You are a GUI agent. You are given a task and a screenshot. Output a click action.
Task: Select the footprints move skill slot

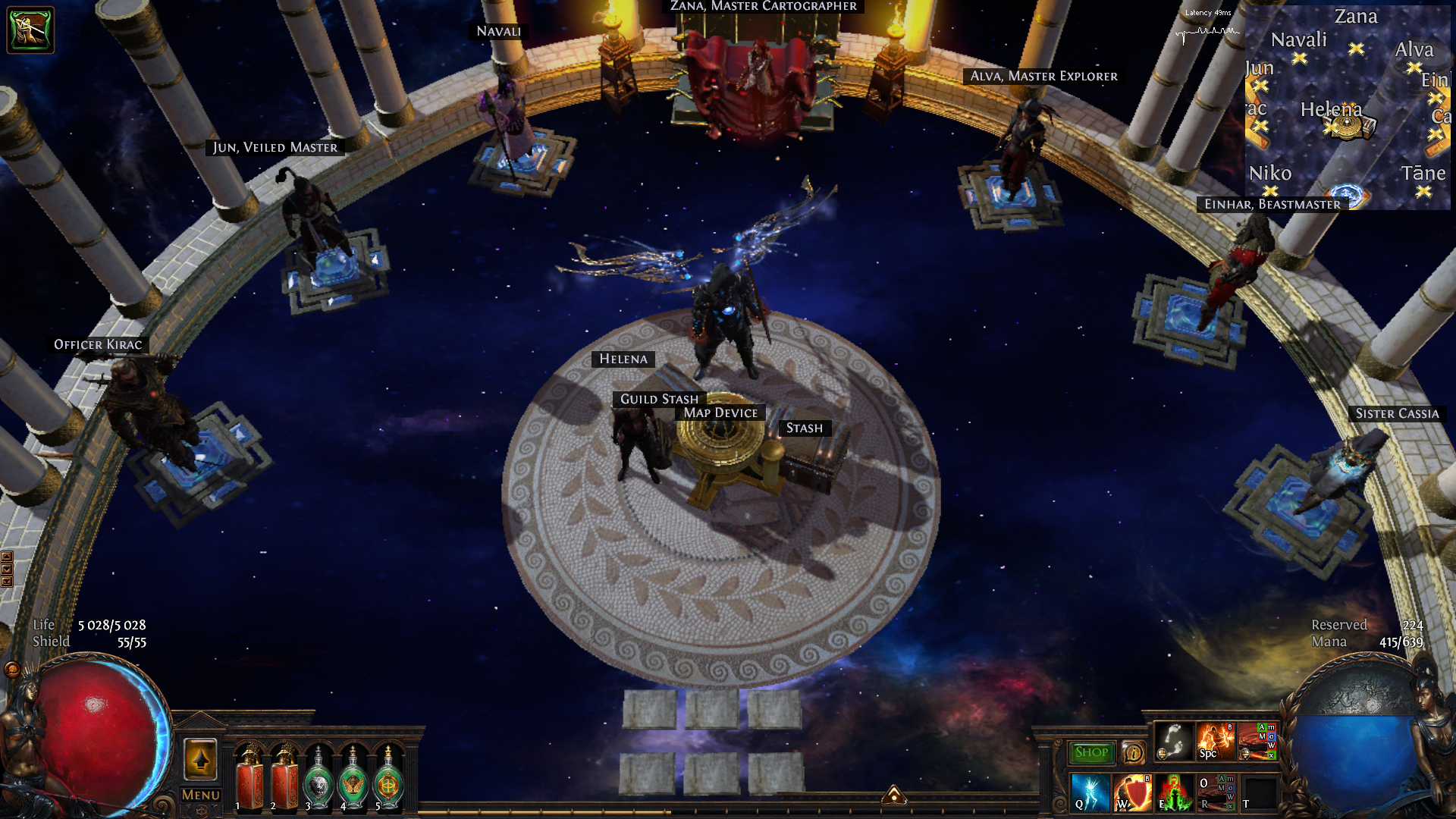pos(1173,741)
